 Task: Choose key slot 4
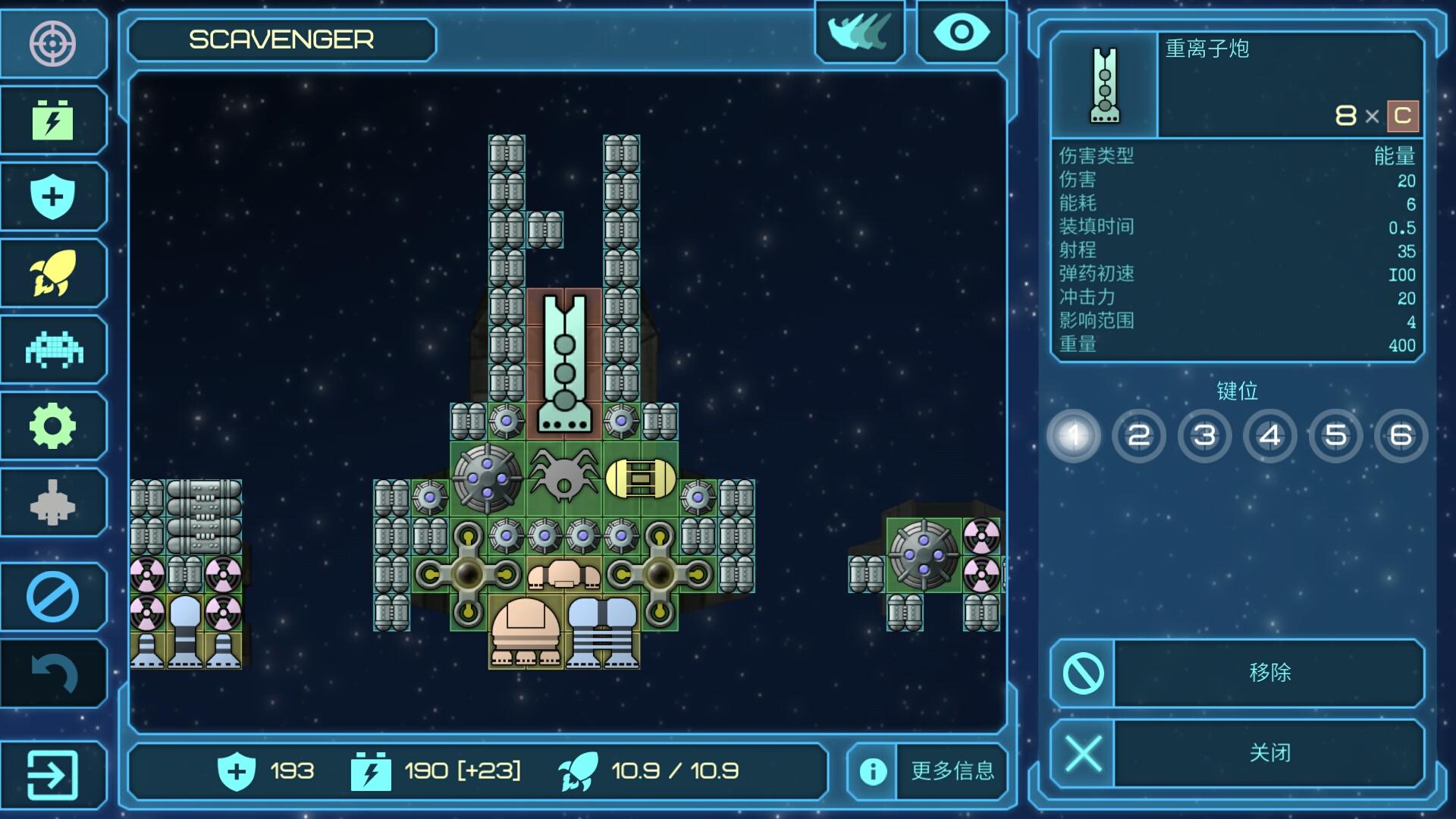[1270, 435]
